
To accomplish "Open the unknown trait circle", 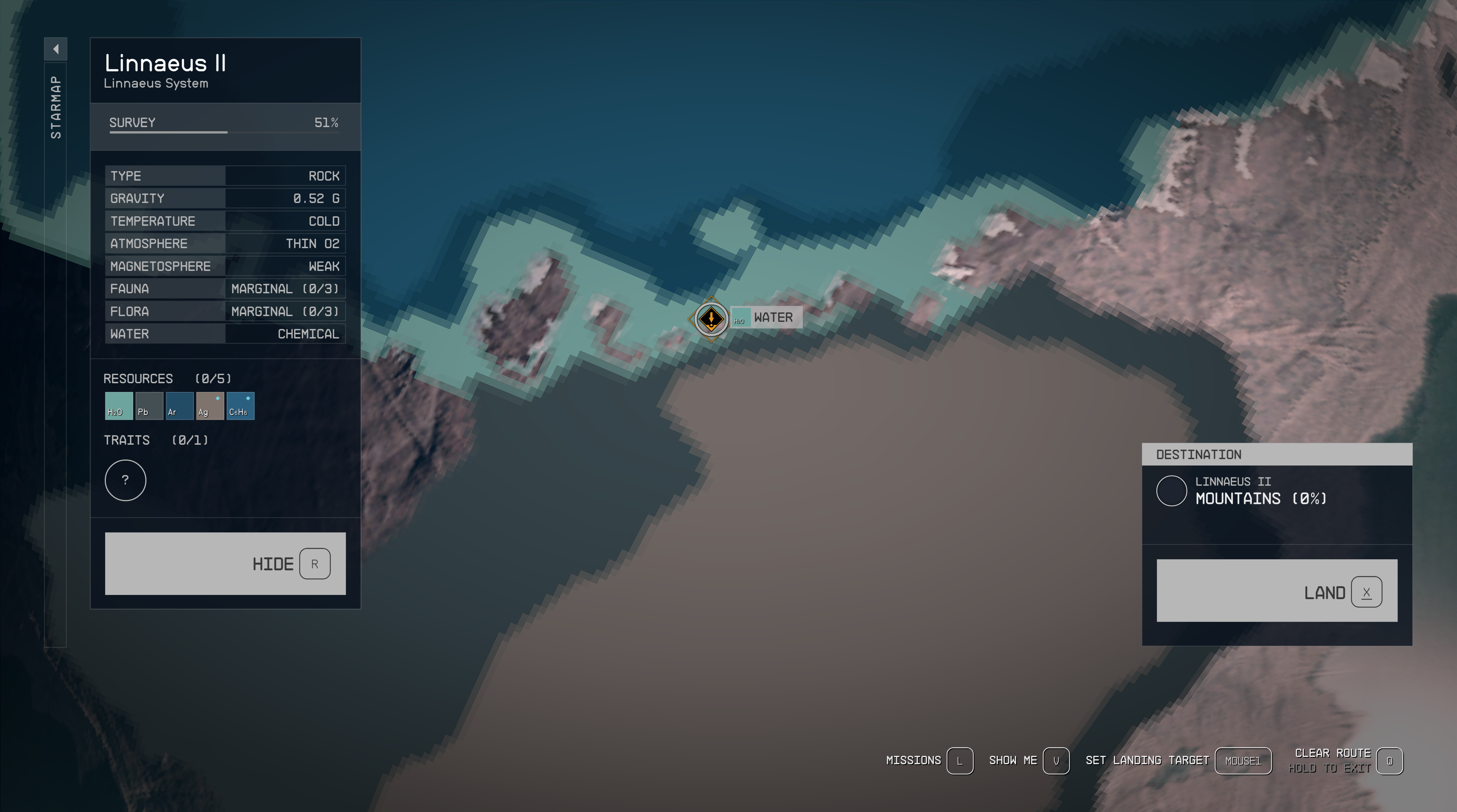I will [x=126, y=480].
